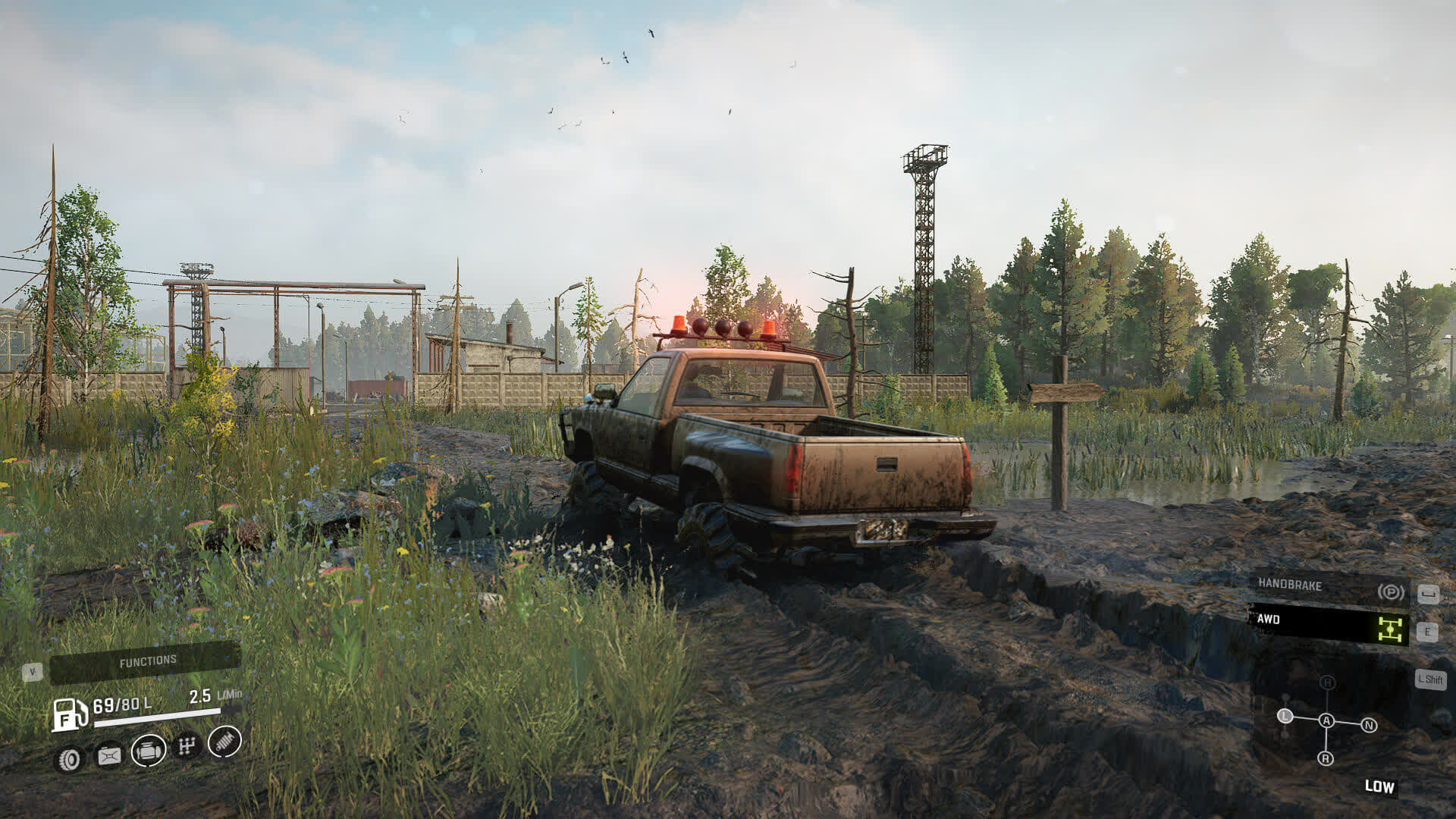Select the fuel tank damage icon
Viewport: 1456px width, 819px height.
109,756
